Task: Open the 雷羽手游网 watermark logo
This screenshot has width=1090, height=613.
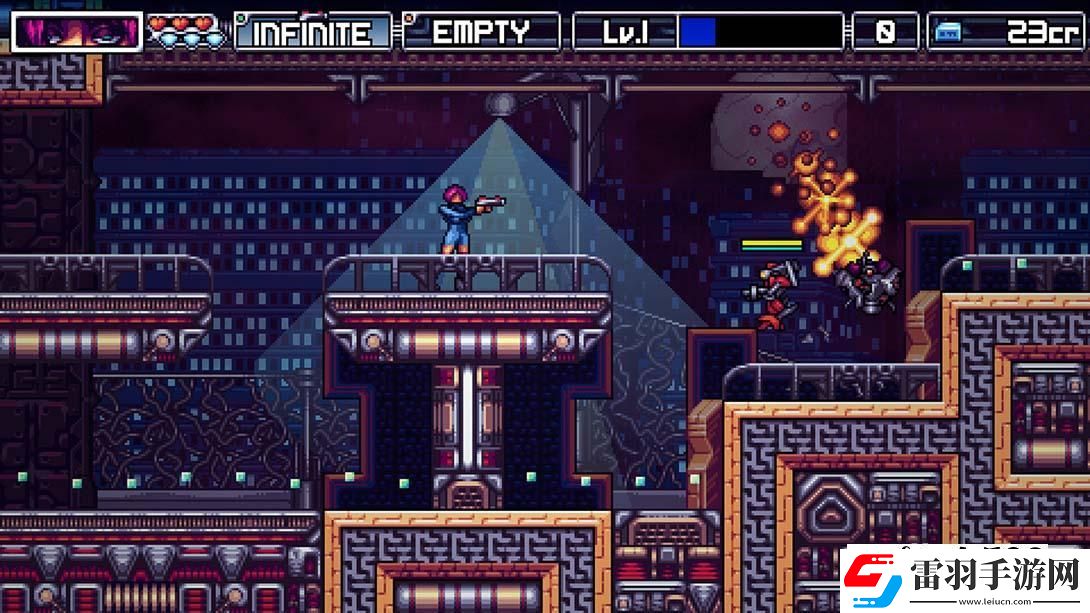Action: tap(963, 579)
